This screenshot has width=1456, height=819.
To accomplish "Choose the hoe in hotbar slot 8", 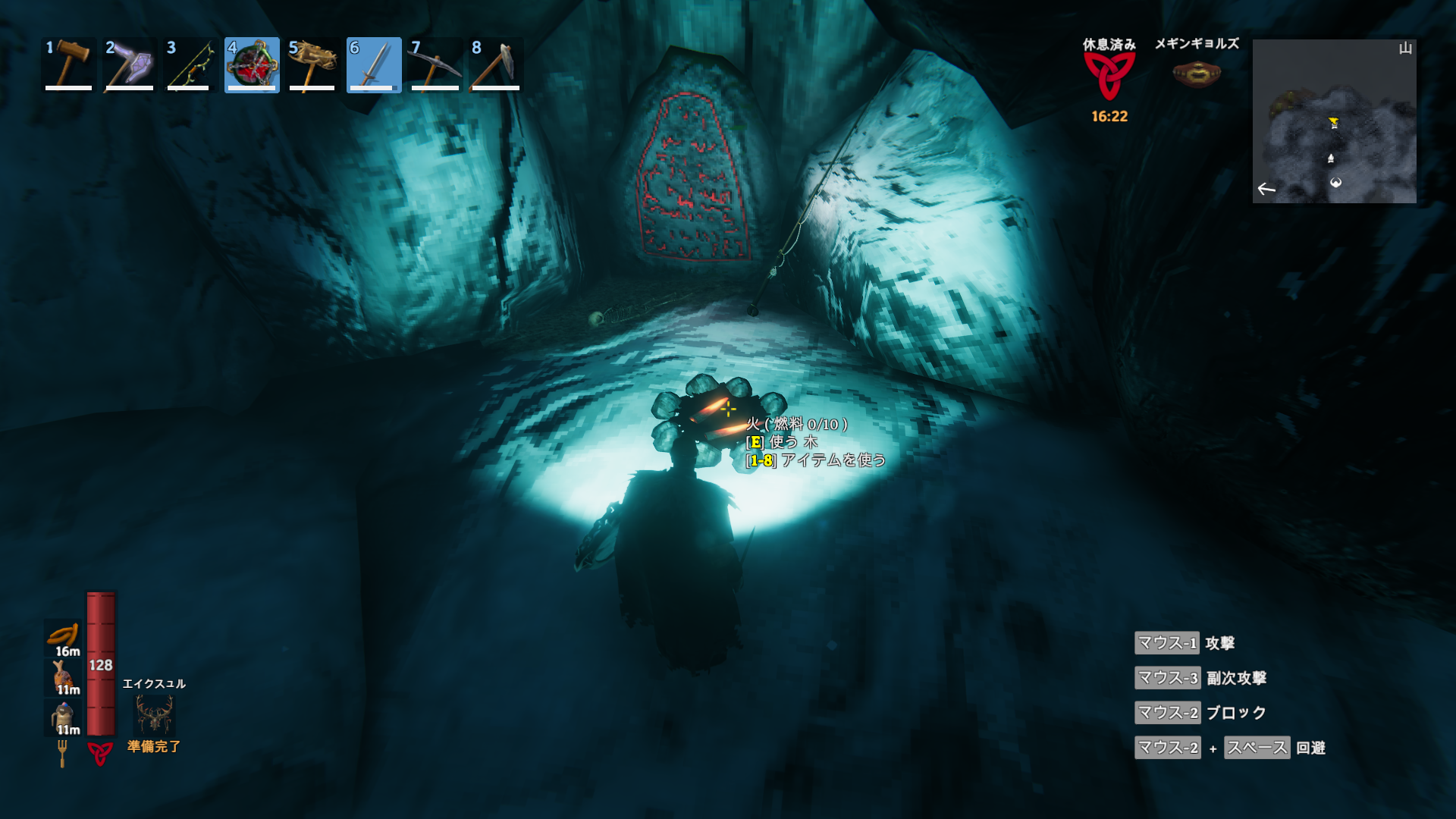I will coord(496,65).
